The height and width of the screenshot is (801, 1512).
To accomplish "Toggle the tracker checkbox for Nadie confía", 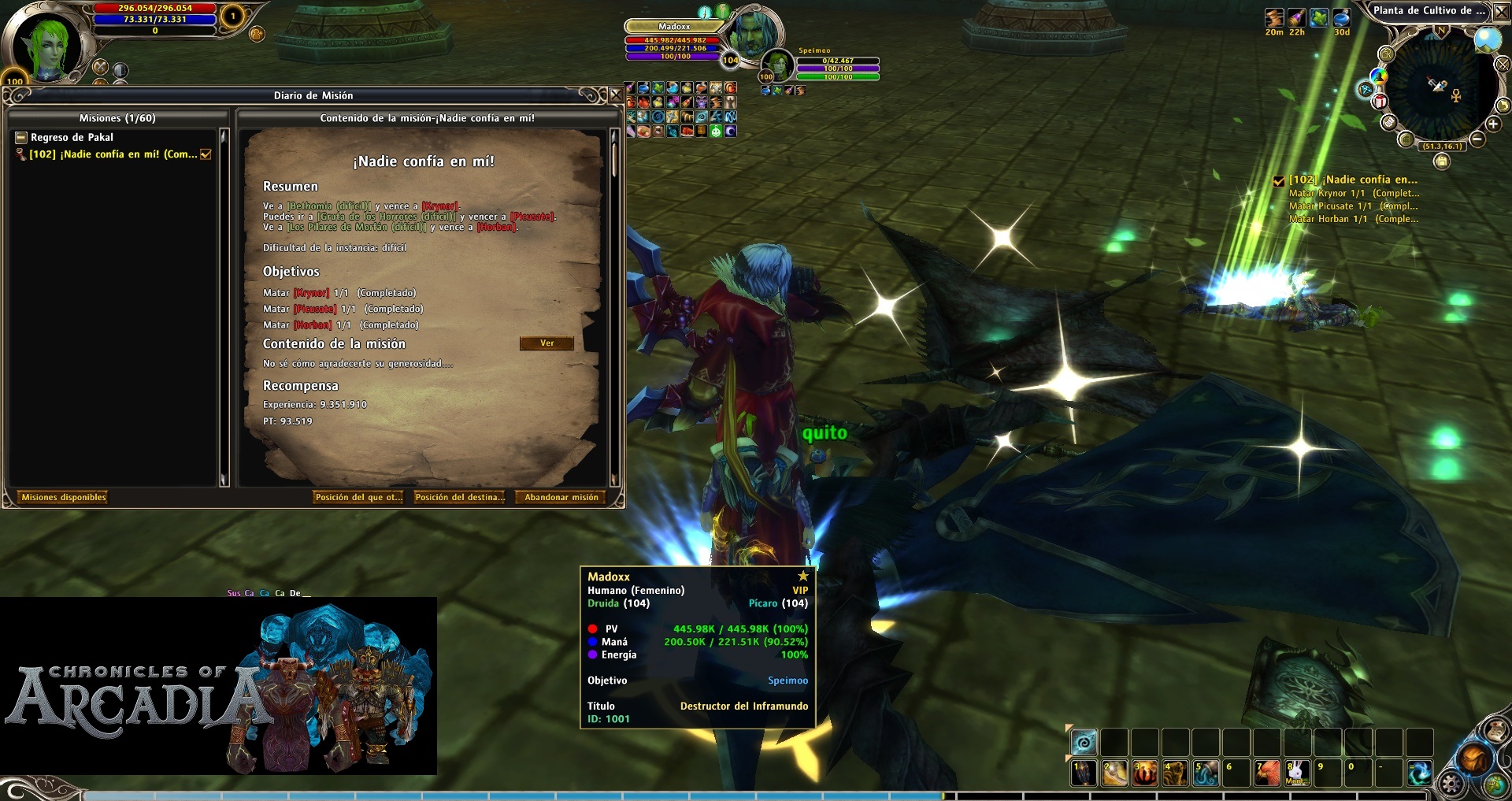I will click(x=1279, y=180).
